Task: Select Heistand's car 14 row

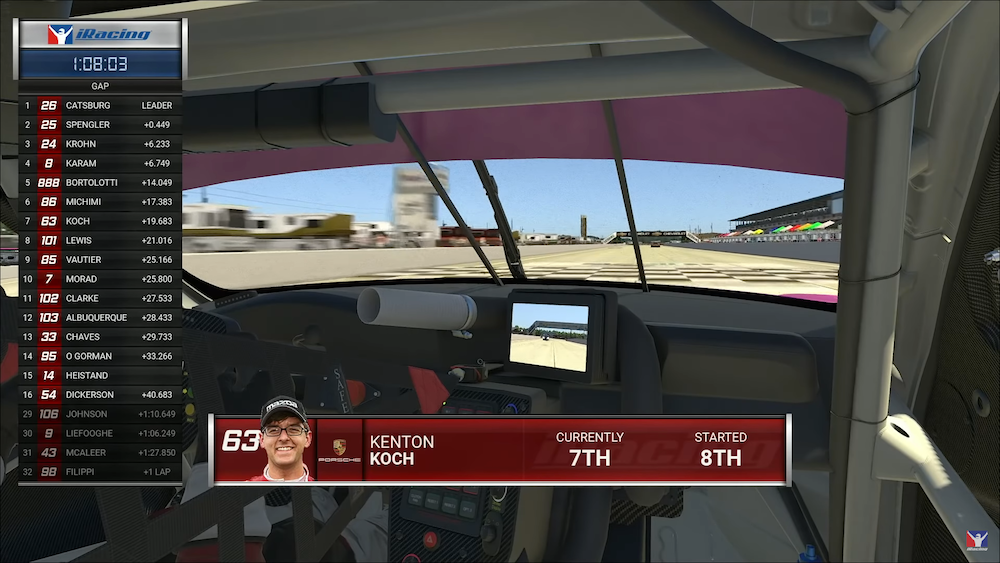Action: [100, 375]
